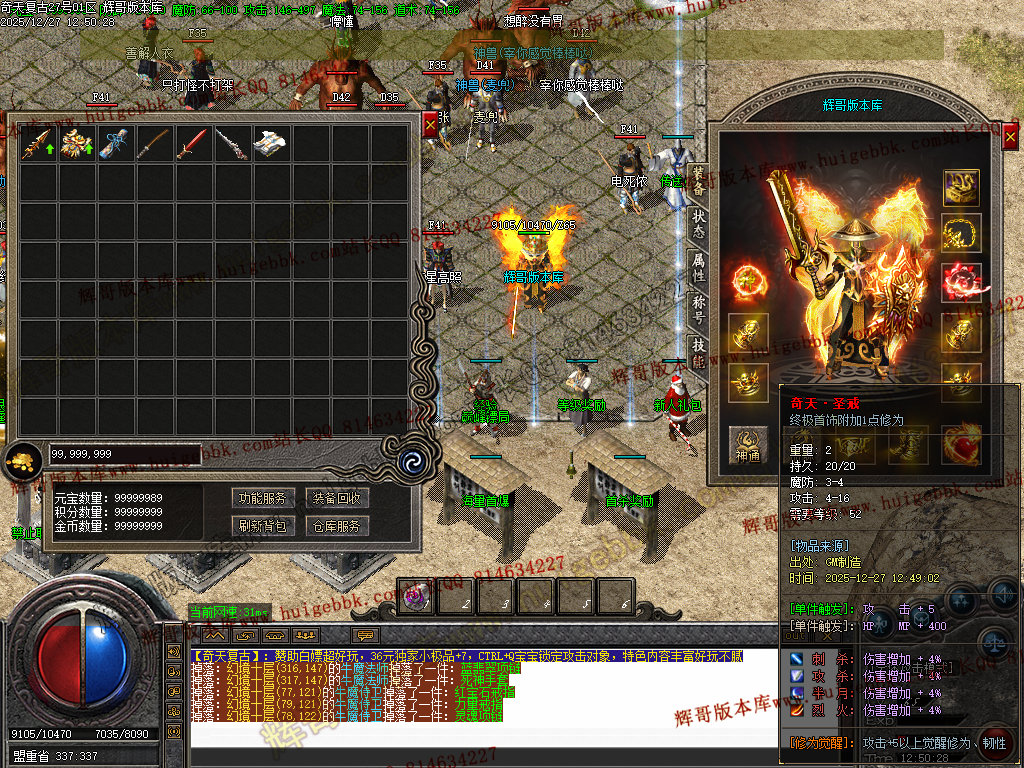1024x768 pixels.
Task: Open the 神通 button in equipment panel
Action: click(x=747, y=439)
